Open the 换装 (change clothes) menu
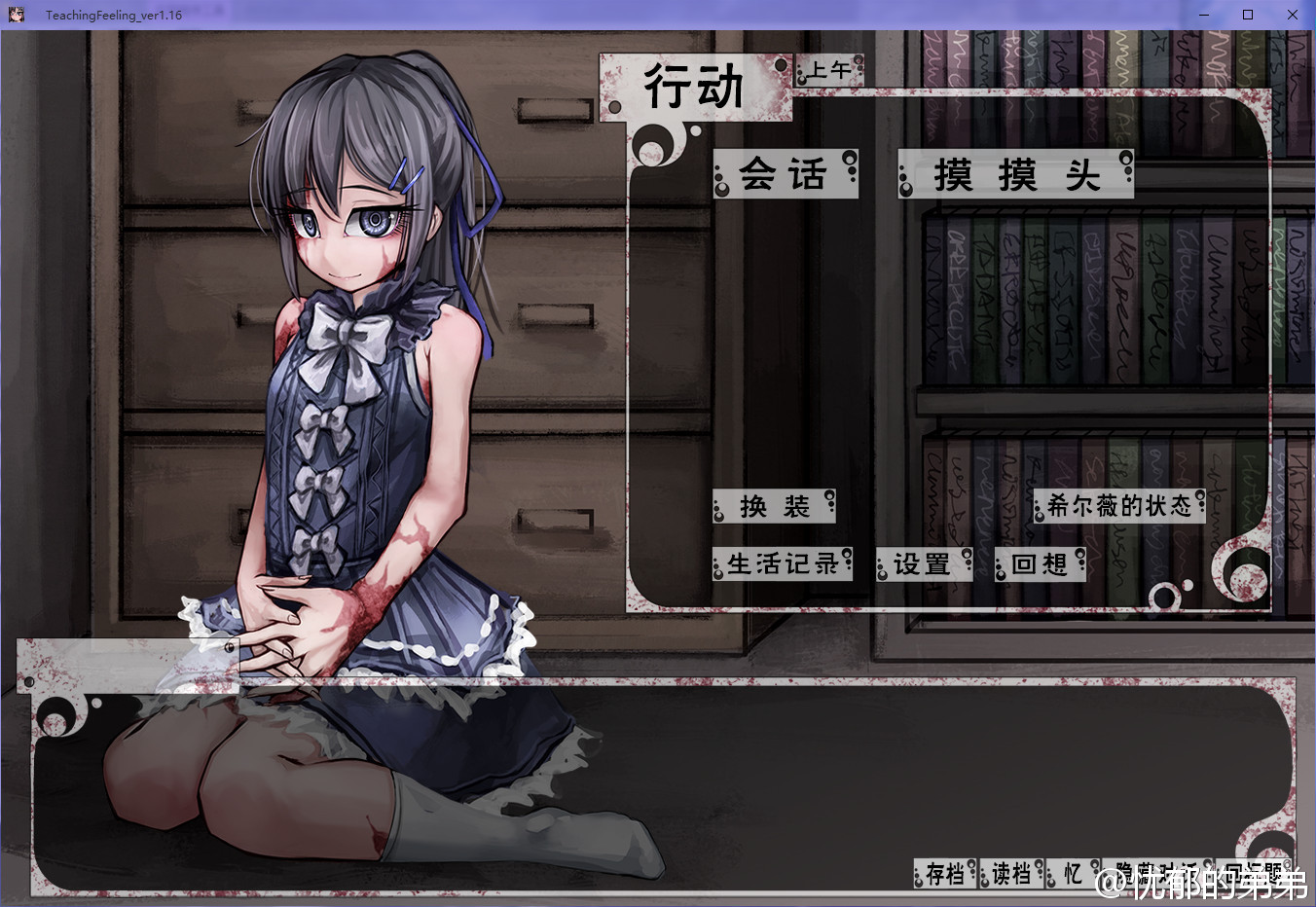Screen dimensions: 1316x907 coord(774,506)
